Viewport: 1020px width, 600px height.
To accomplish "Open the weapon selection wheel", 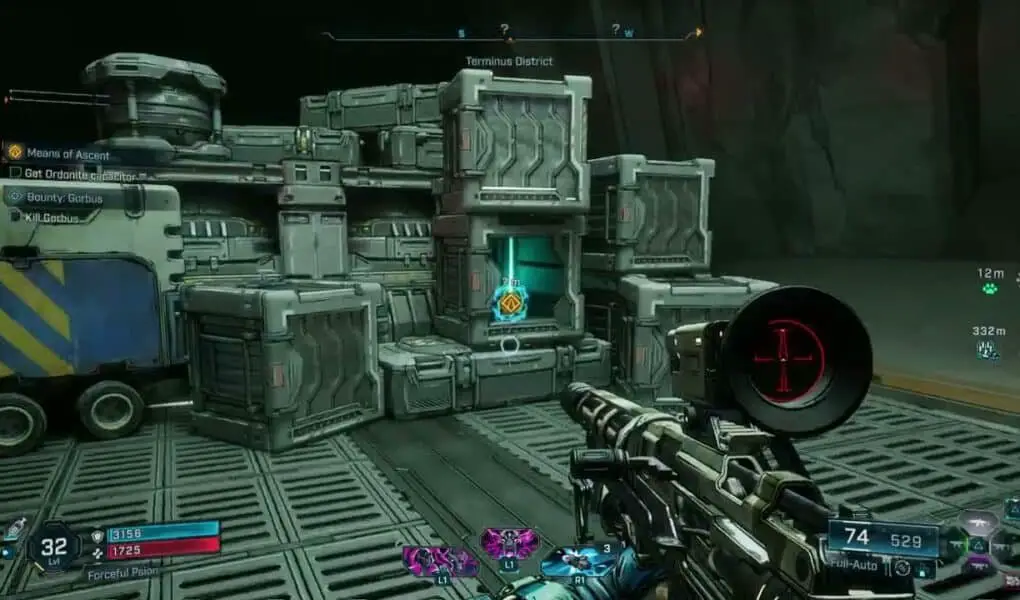I will click(978, 544).
